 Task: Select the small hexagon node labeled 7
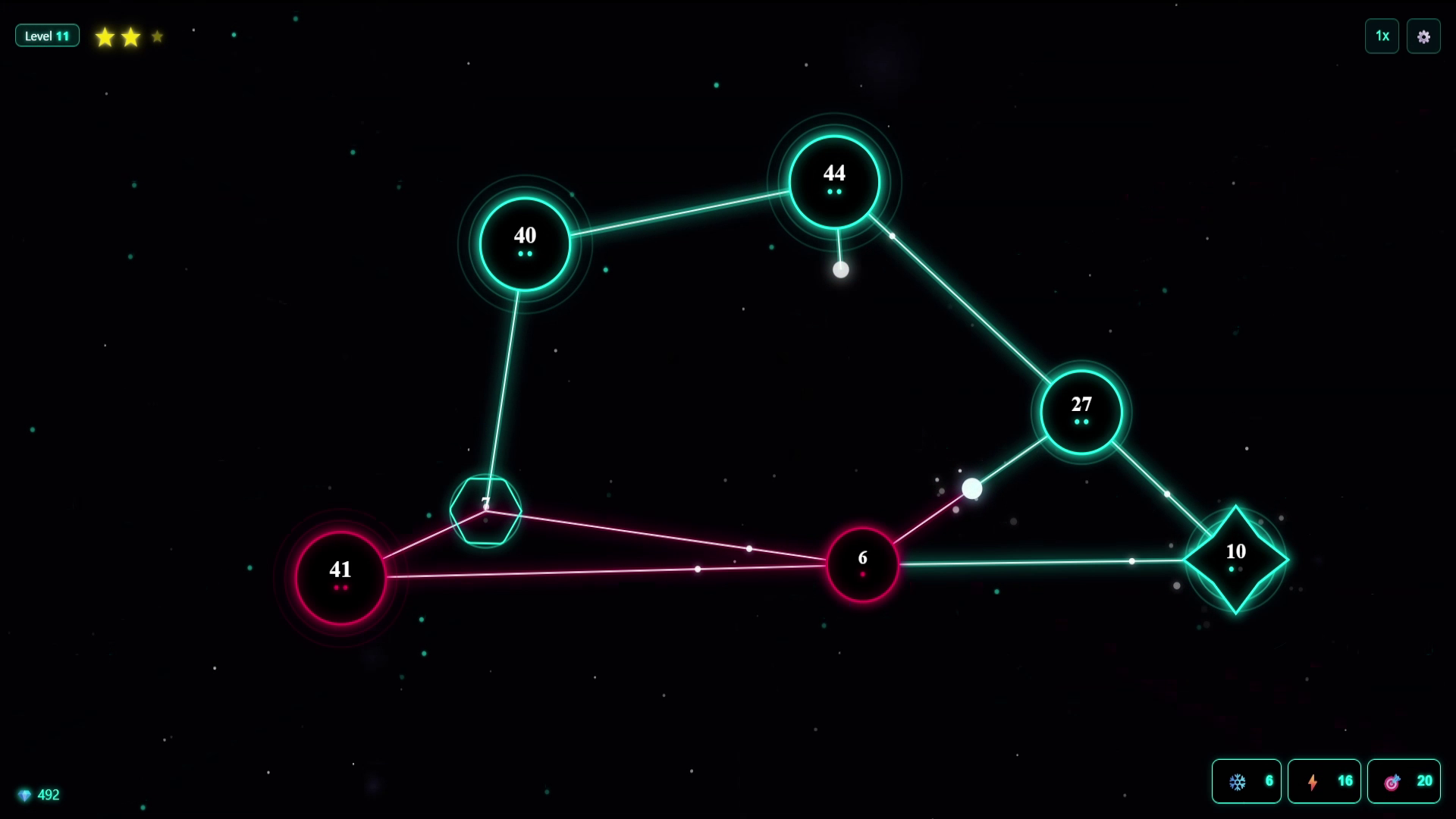click(485, 510)
